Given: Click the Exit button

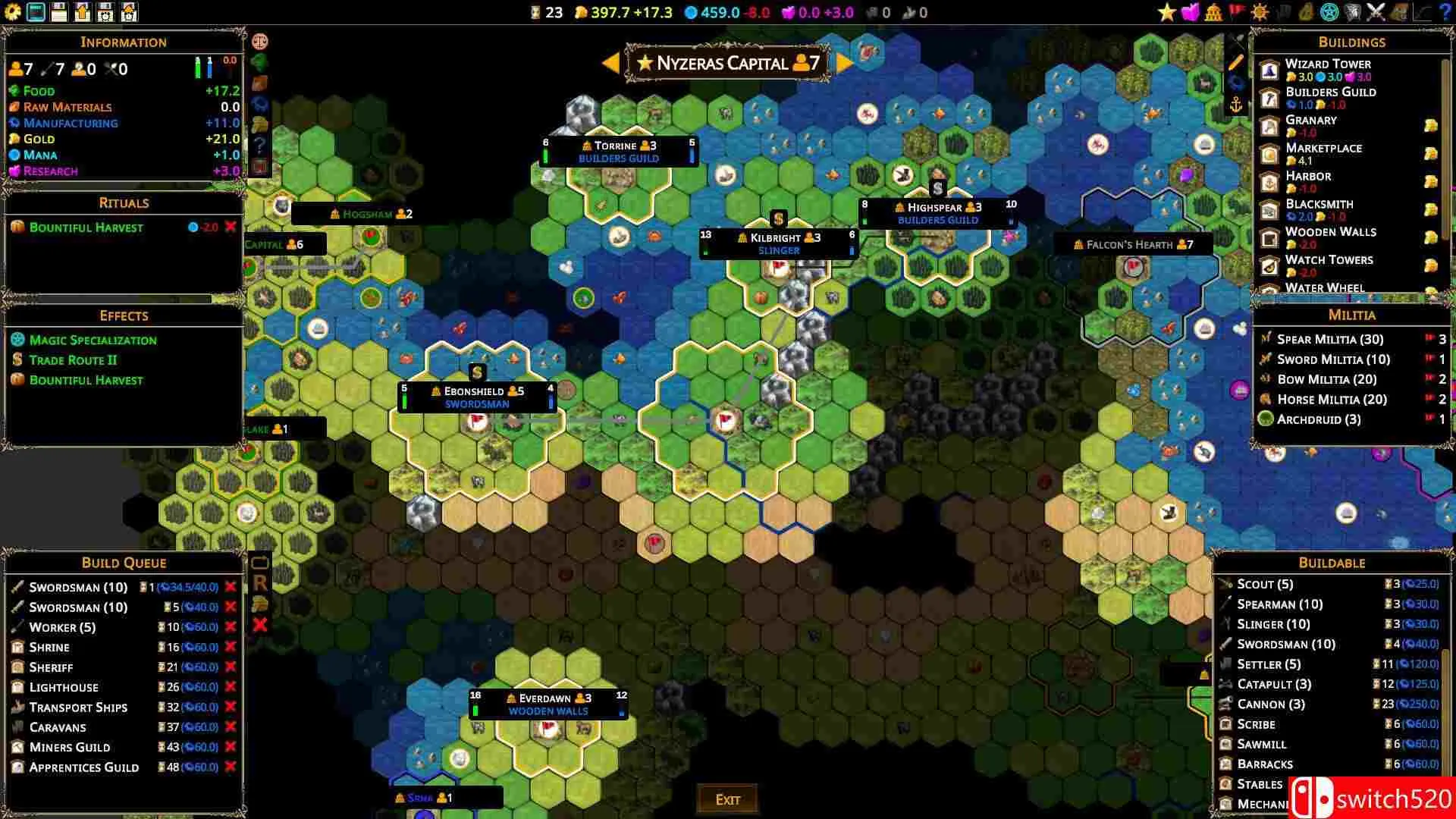Looking at the screenshot, I should click(727, 799).
